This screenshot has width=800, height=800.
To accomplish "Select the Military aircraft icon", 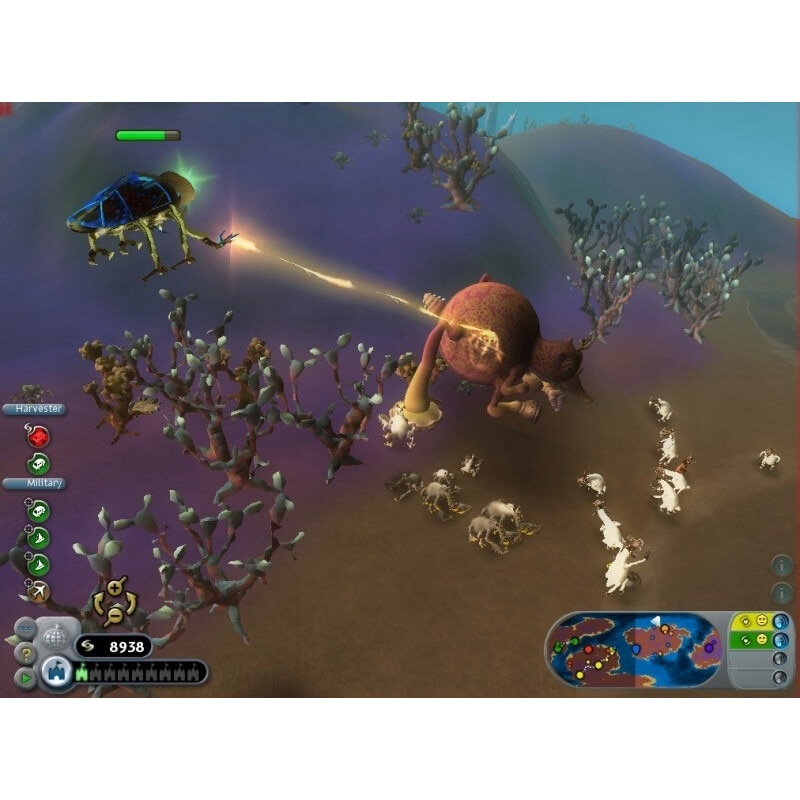I will pyautogui.click(x=38, y=591).
